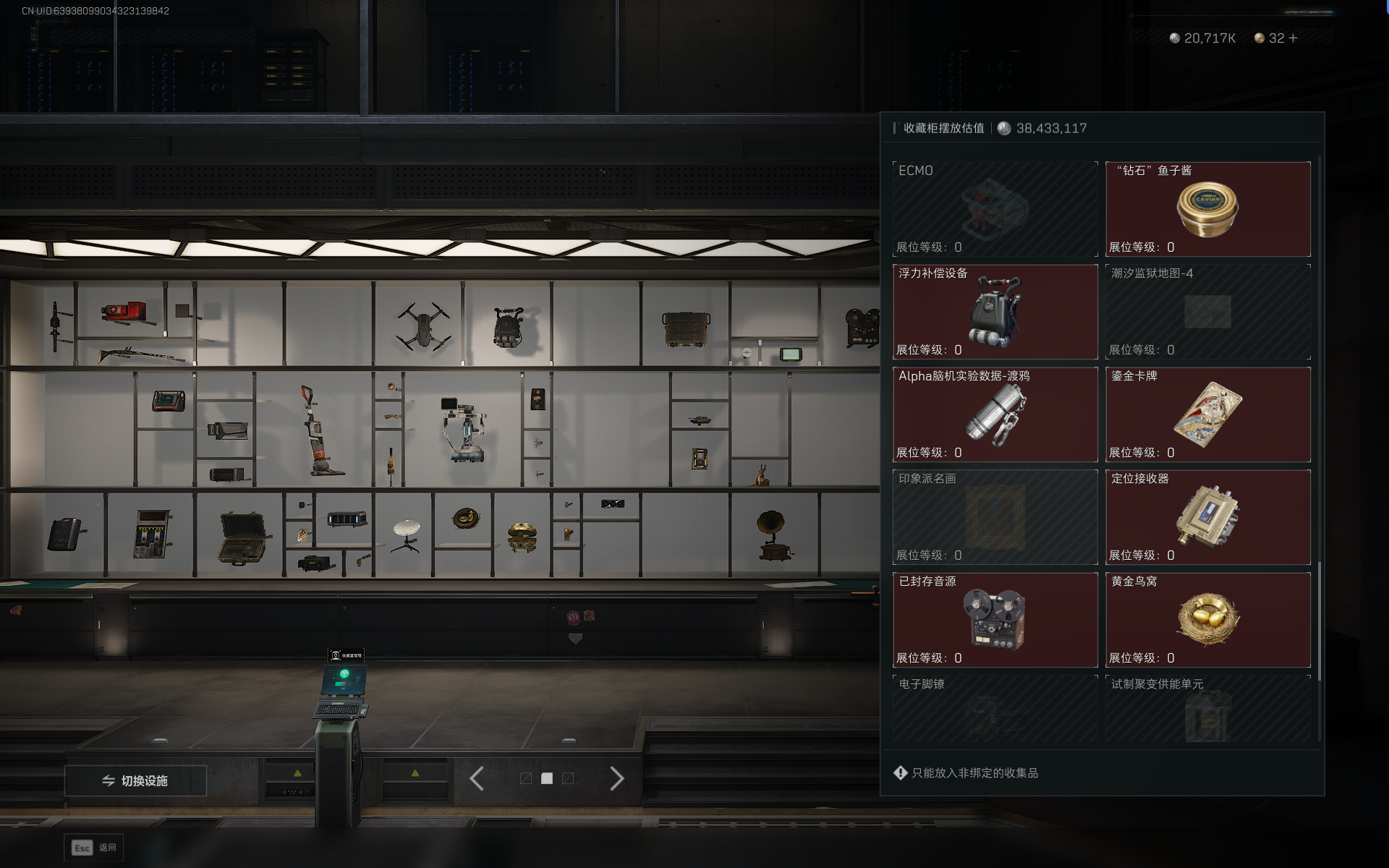Choose the 黄金鸟窝 golden nest card
The image size is (1389, 868).
[x=1207, y=620]
